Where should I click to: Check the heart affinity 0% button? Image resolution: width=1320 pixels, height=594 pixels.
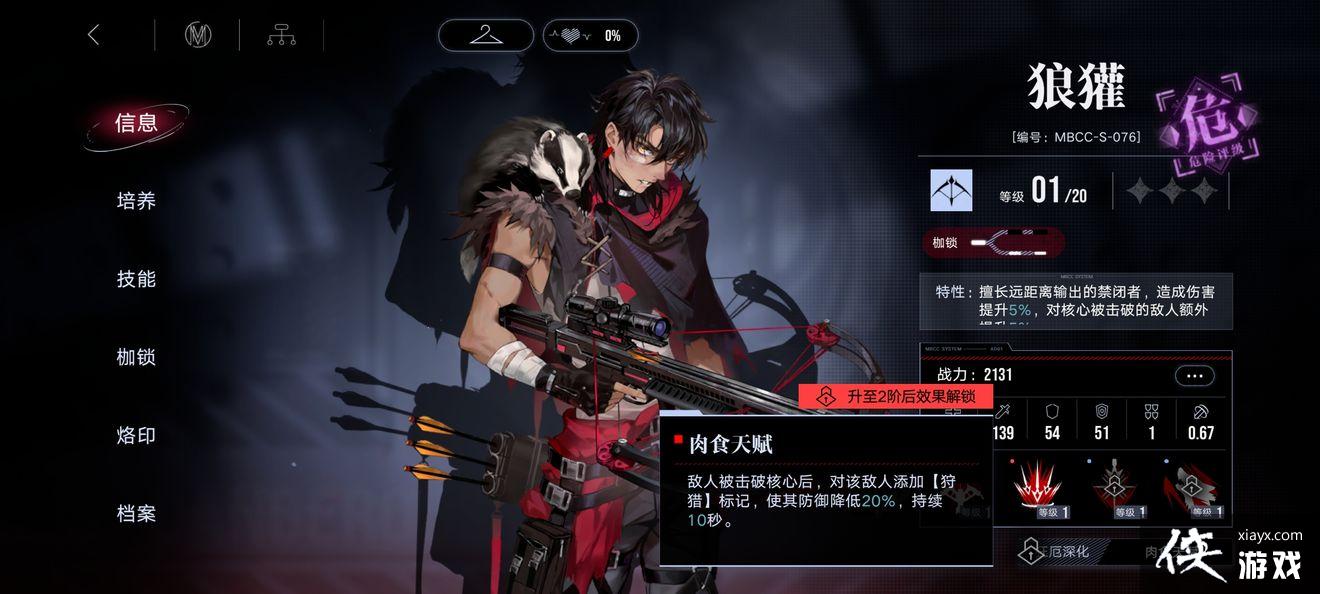coord(590,35)
